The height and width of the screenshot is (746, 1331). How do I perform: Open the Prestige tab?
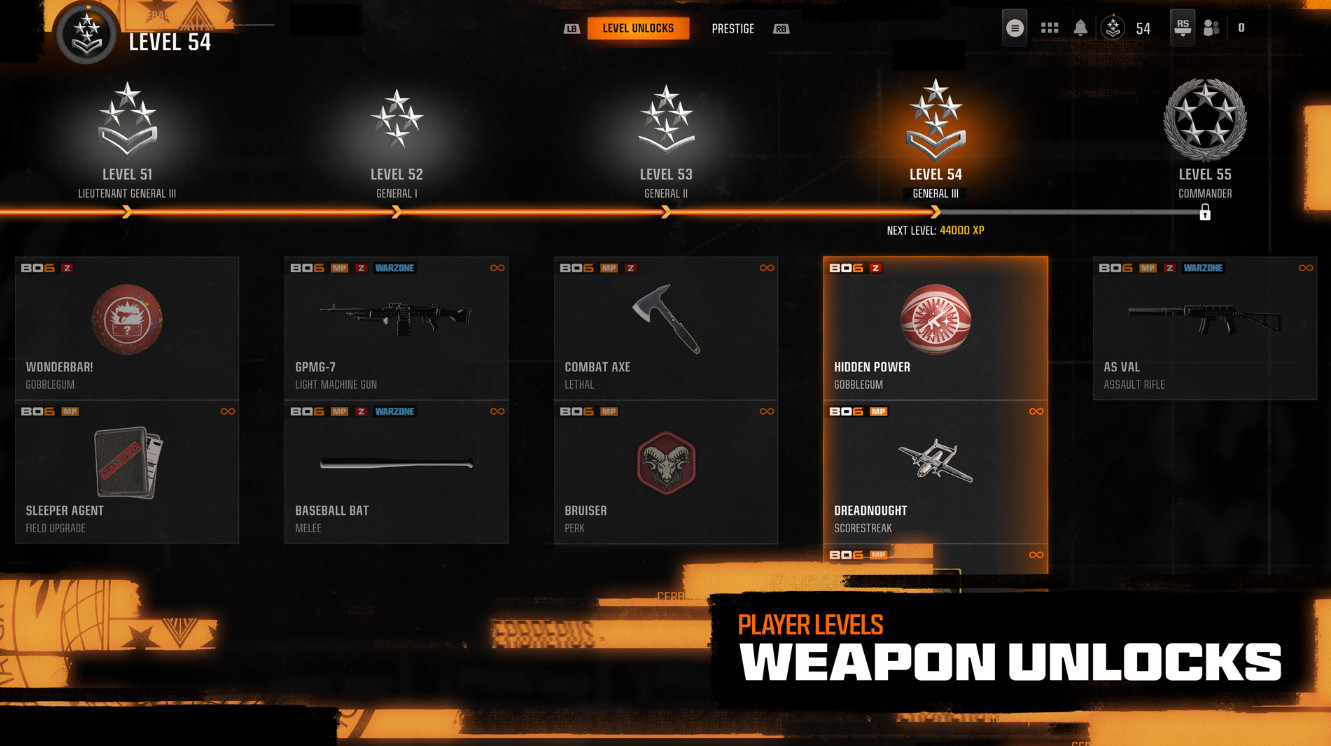click(x=733, y=28)
